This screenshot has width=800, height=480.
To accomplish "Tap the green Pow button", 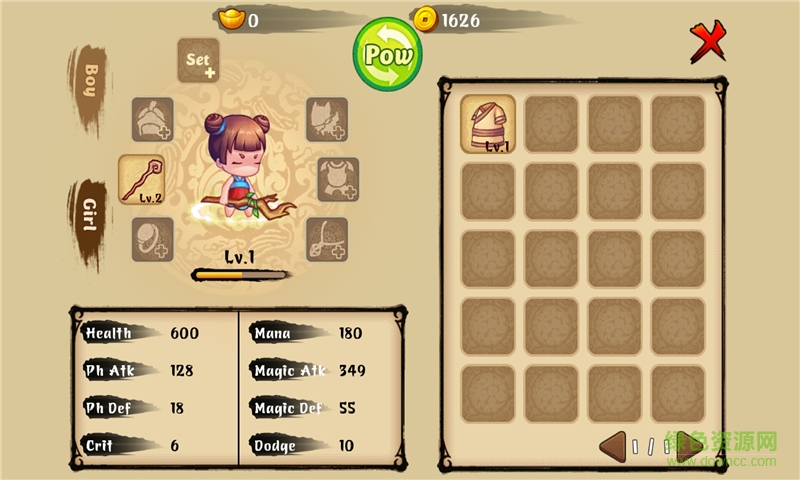I will (387, 54).
